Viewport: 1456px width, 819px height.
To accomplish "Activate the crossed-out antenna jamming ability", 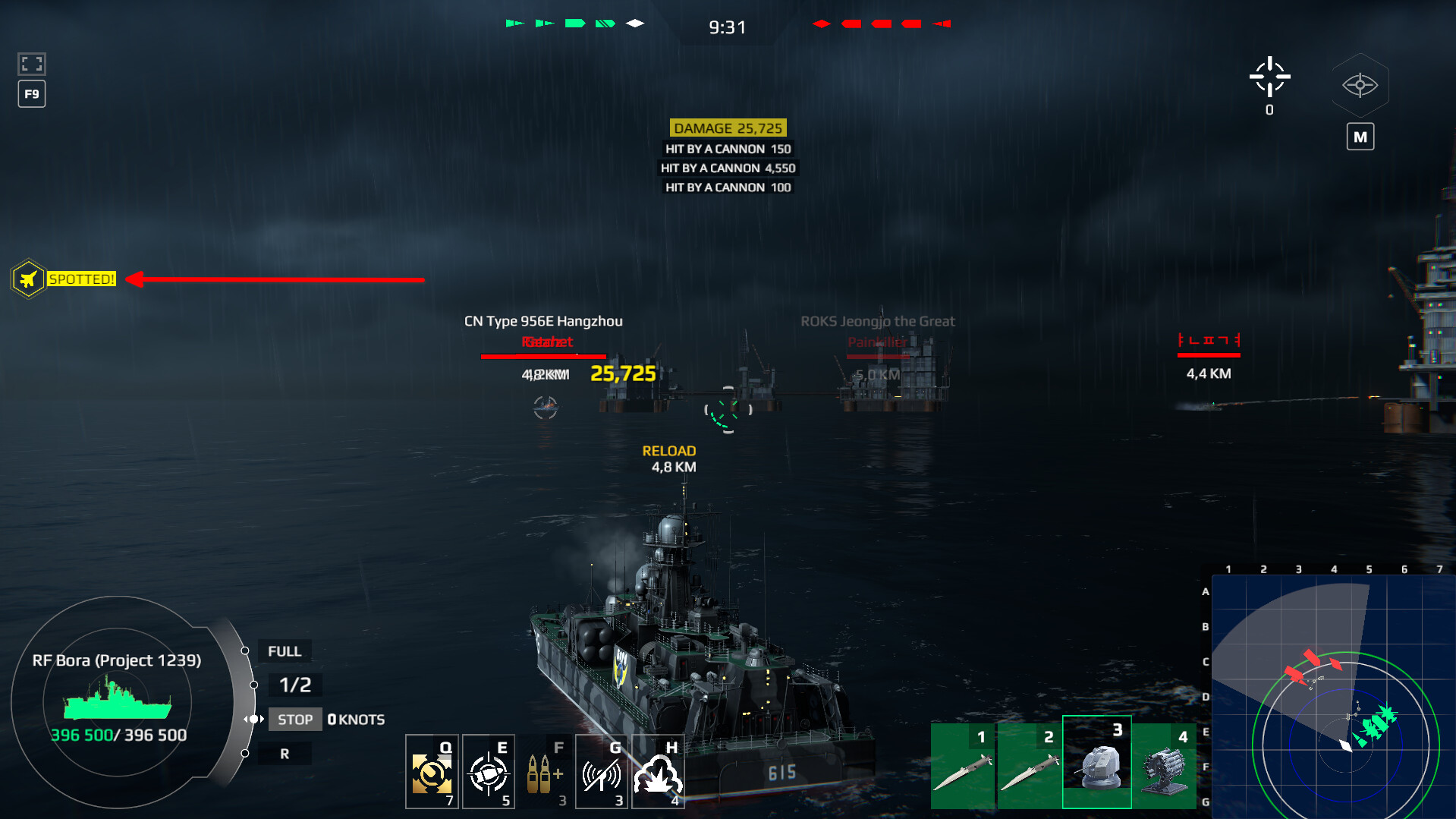I will tap(602, 772).
